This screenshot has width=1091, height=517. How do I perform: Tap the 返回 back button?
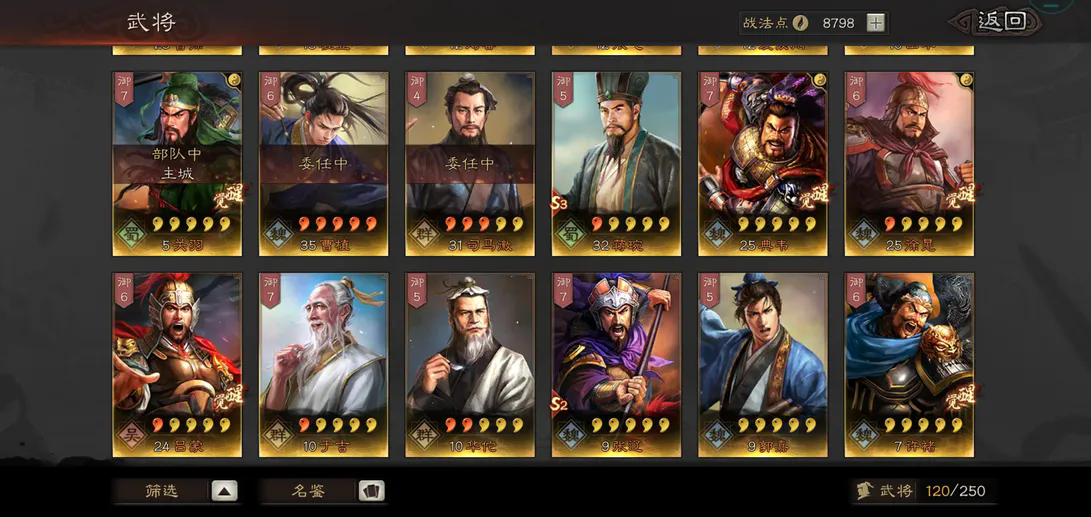1000,22
